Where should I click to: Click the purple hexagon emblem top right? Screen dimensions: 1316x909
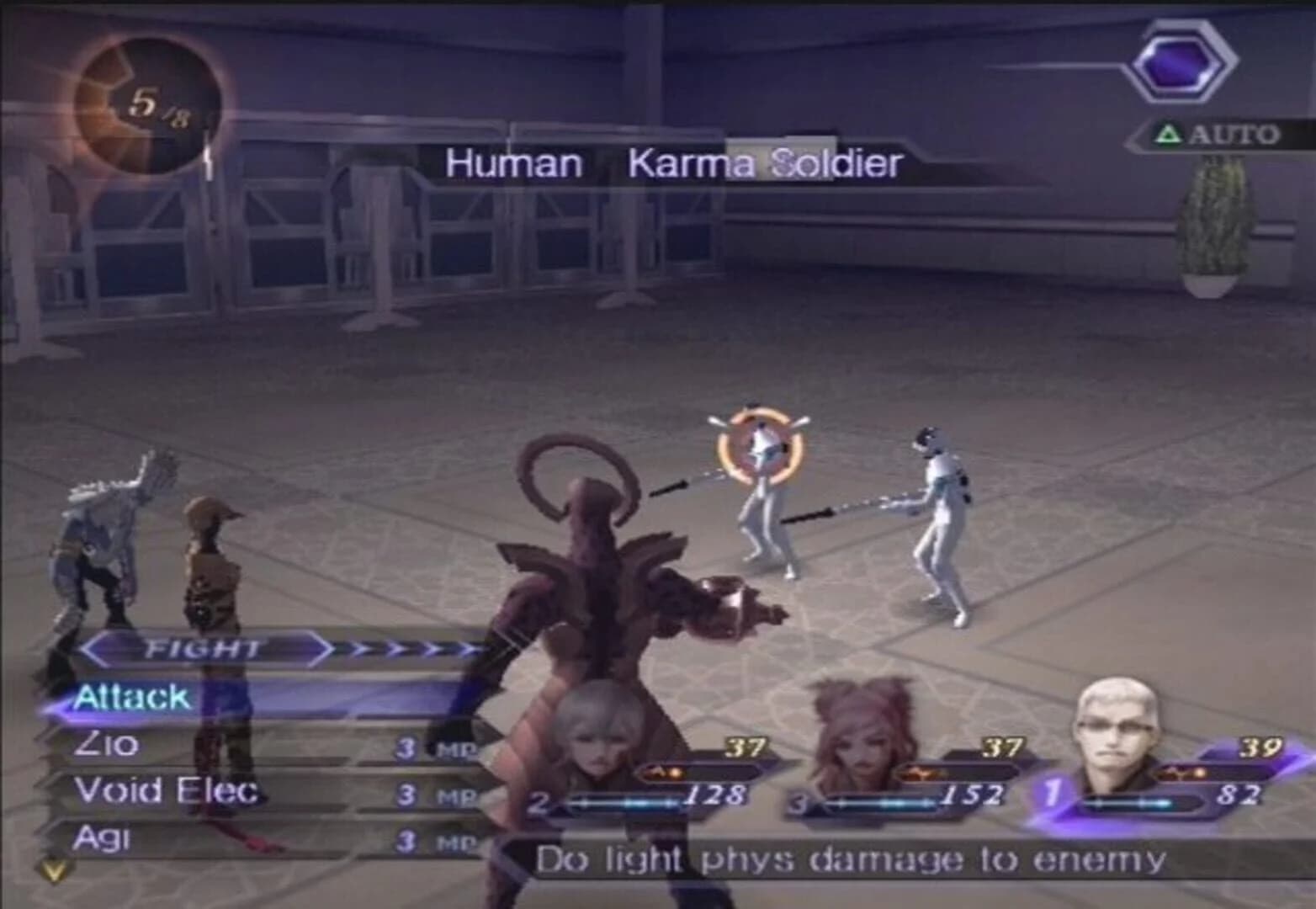(1178, 61)
